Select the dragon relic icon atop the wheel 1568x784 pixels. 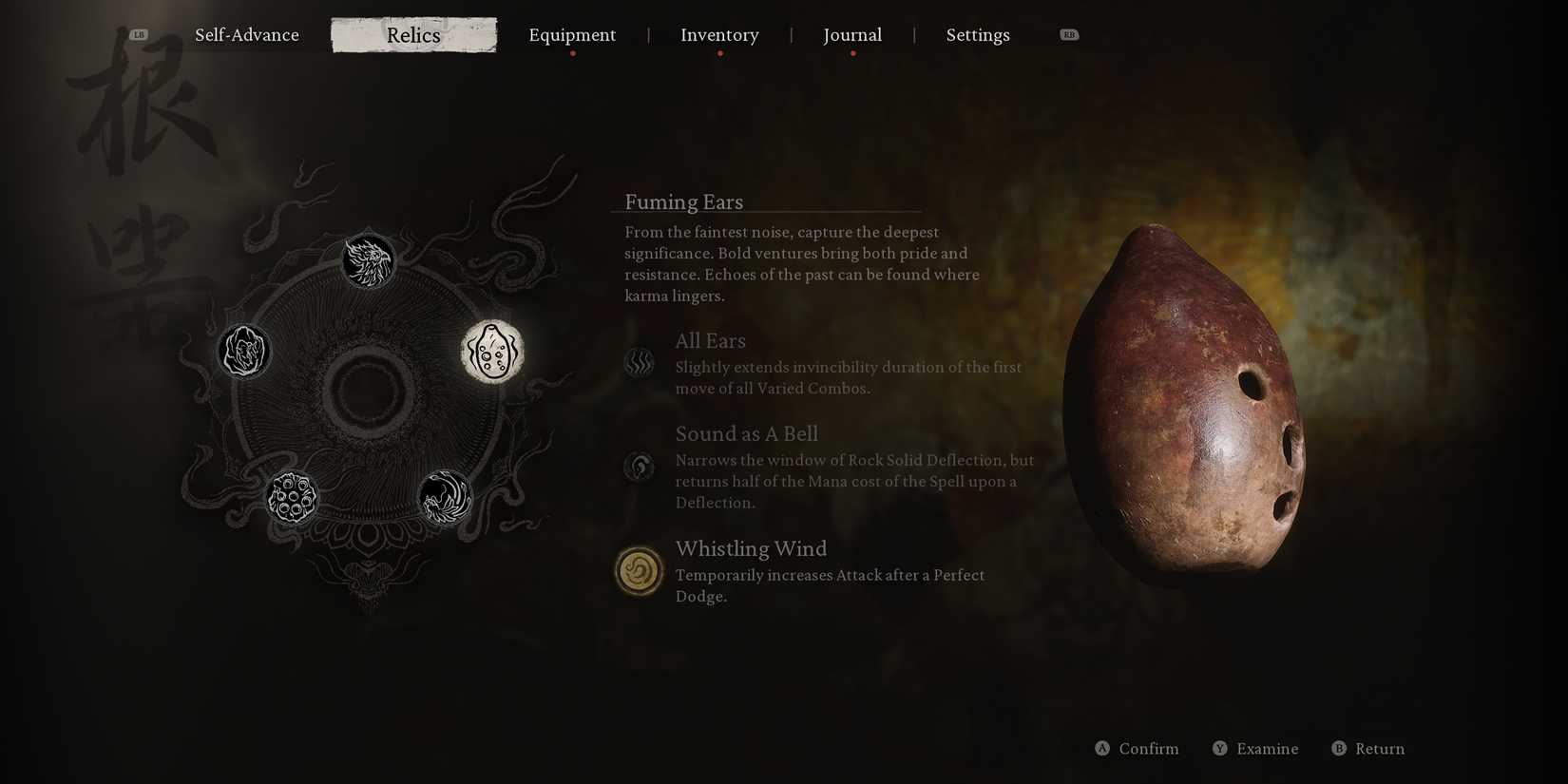pos(370,260)
